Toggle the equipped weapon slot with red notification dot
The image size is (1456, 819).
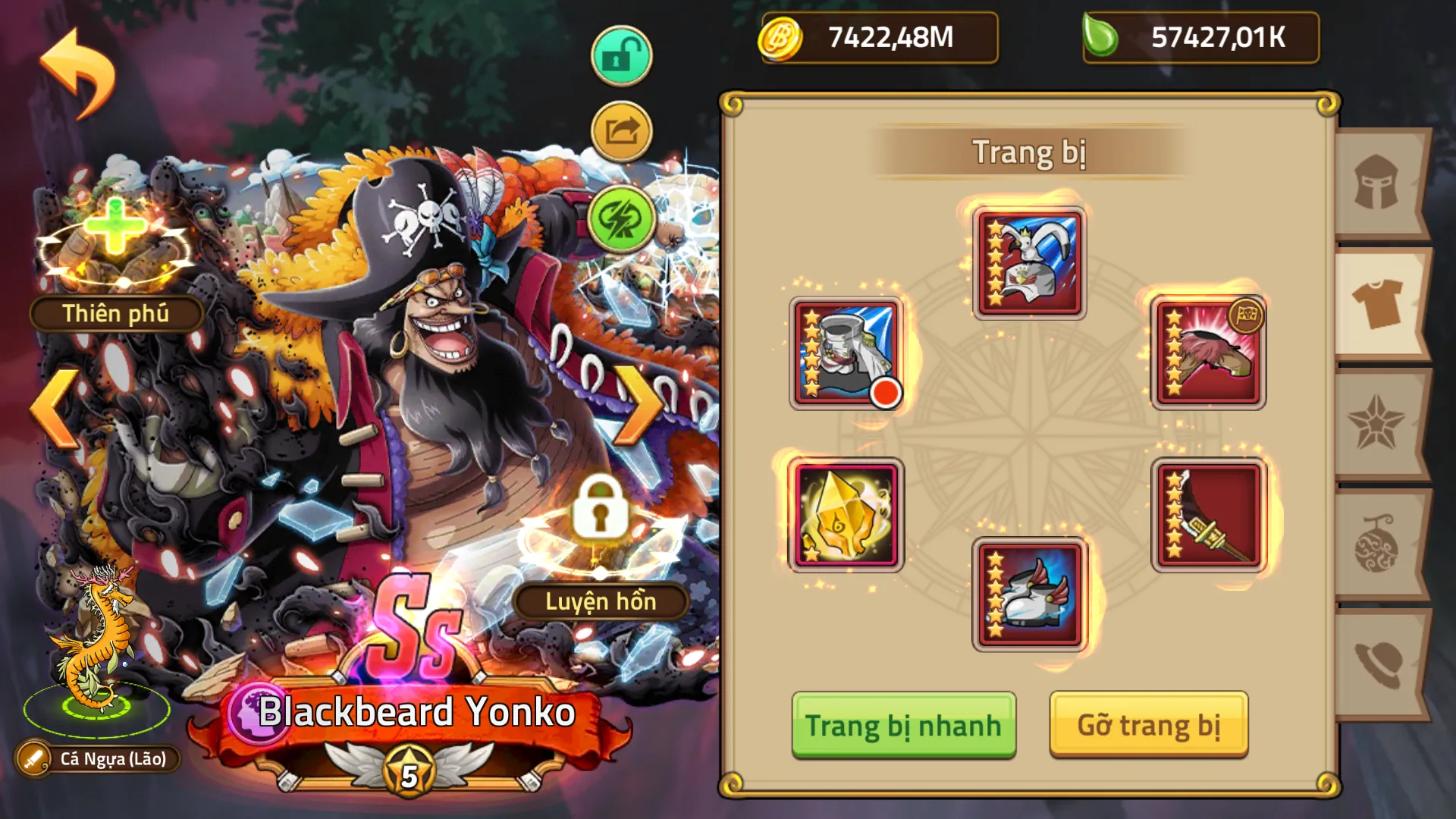pyautogui.click(x=845, y=354)
